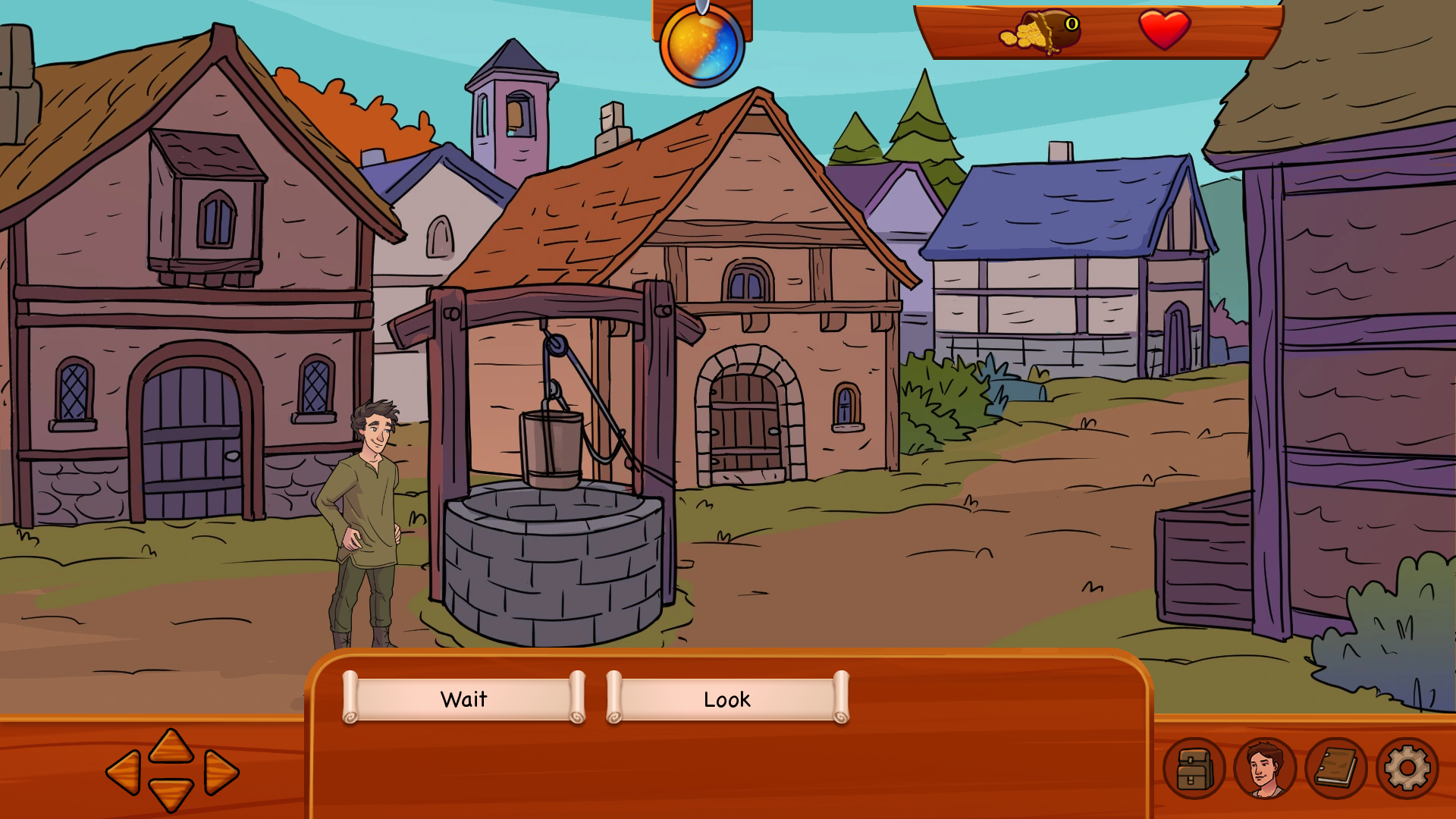Click the down navigation arrow
The width and height of the screenshot is (1456, 819).
pos(171,794)
